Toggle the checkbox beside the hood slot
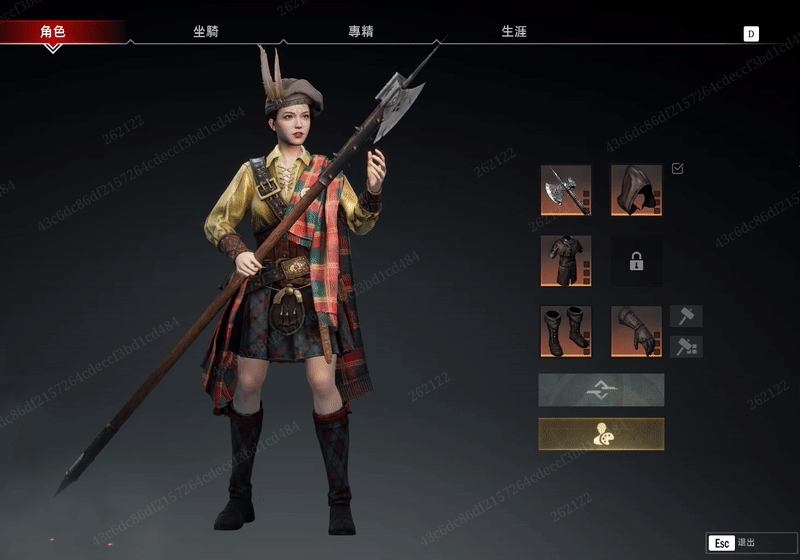The image size is (800, 560). [678, 169]
